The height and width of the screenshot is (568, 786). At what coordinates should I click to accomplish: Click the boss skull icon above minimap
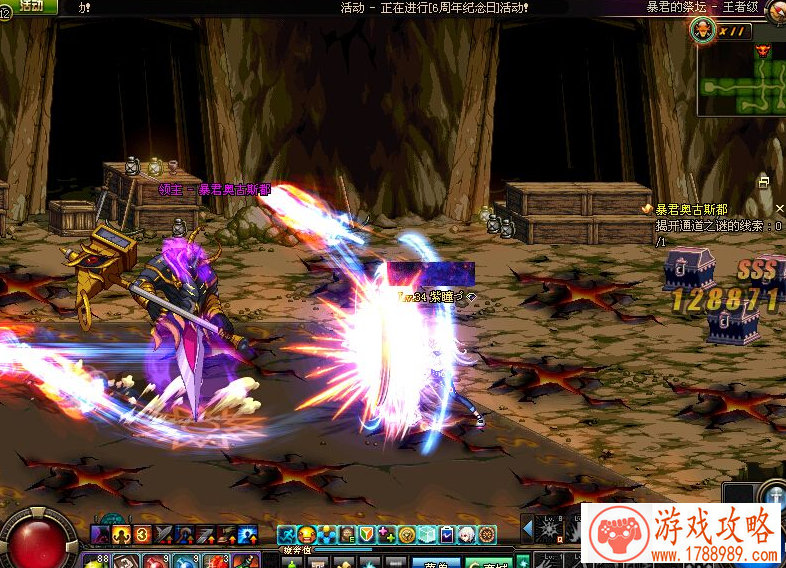click(x=705, y=30)
